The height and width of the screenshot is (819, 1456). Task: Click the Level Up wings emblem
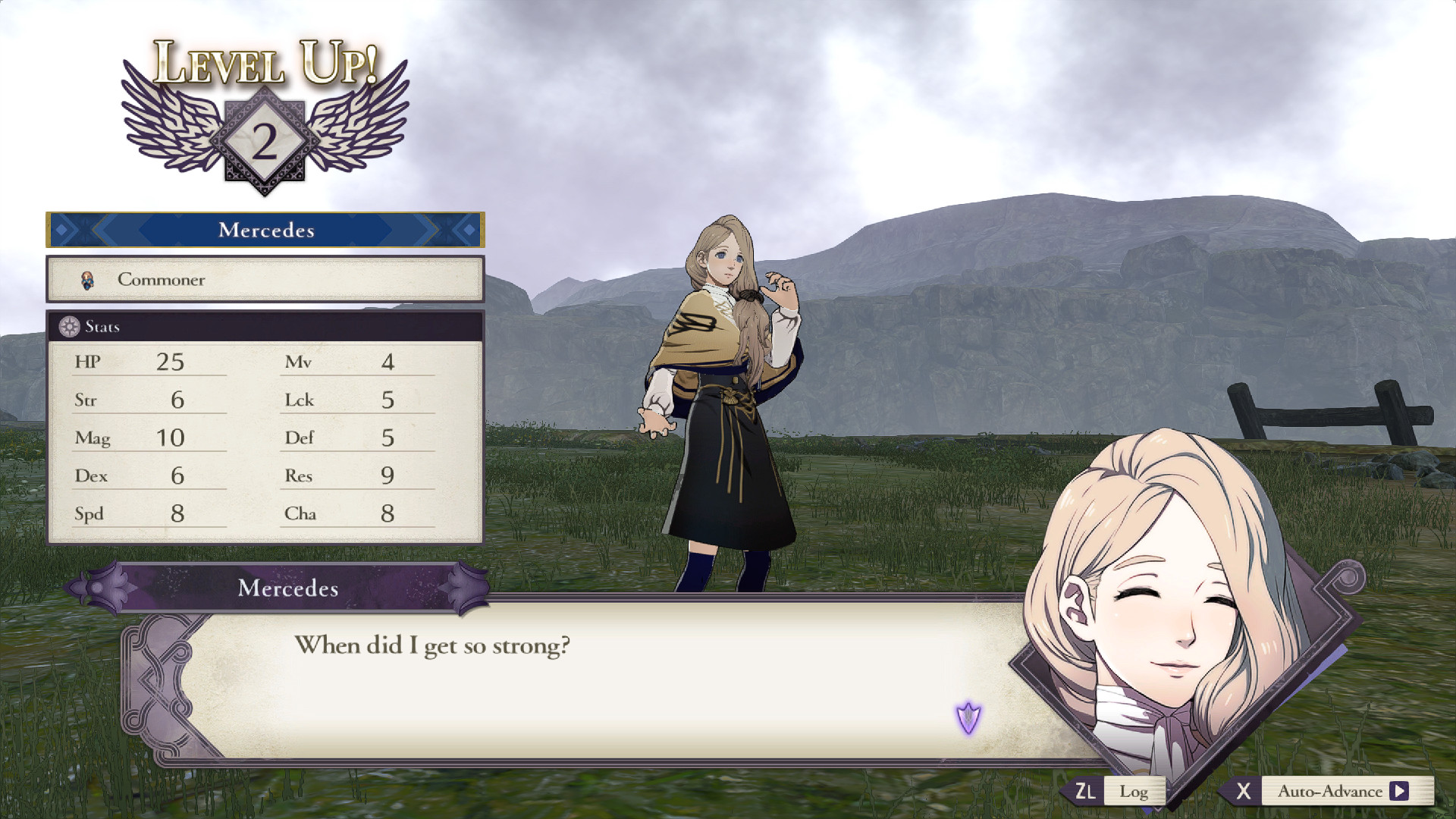tap(262, 125)
